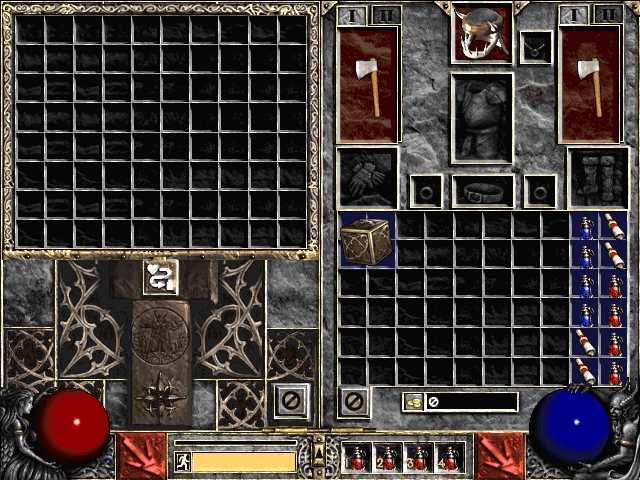Toggle the run/walk button
Screen dimensions: 640x480
pyautogui.click(x=183, y=461)
